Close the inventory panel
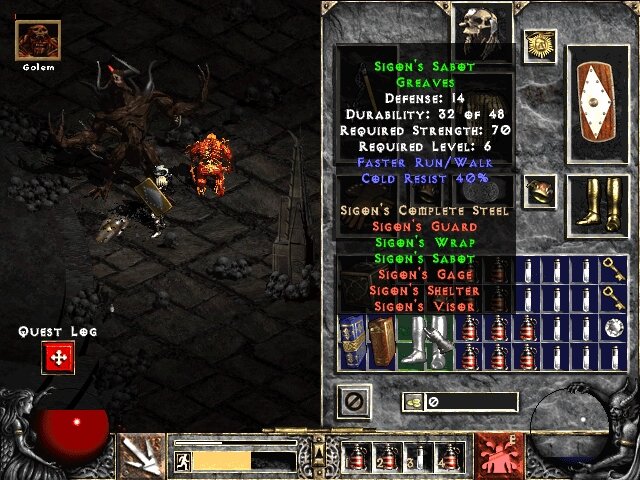 coord(355,402)
